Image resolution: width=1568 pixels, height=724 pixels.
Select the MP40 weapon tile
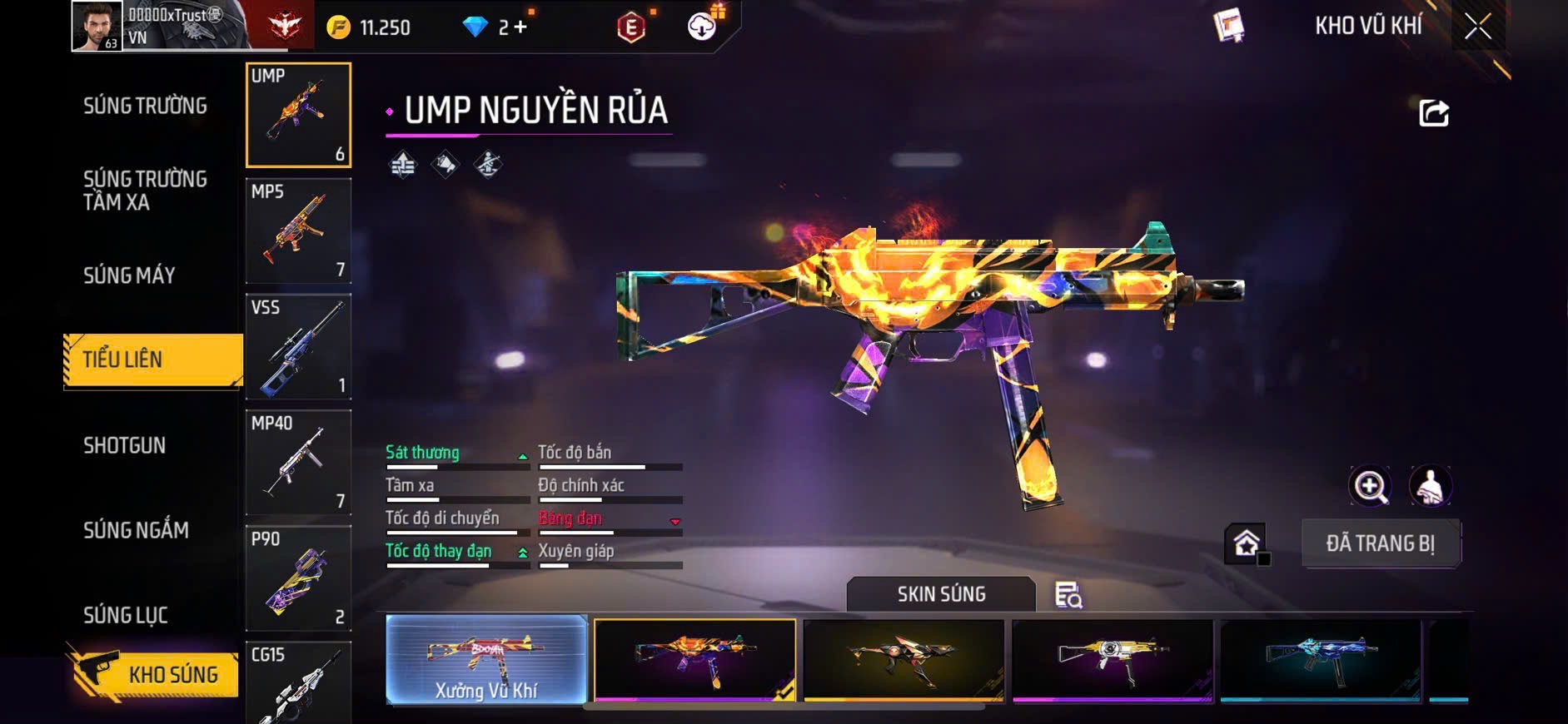(298, 462)
